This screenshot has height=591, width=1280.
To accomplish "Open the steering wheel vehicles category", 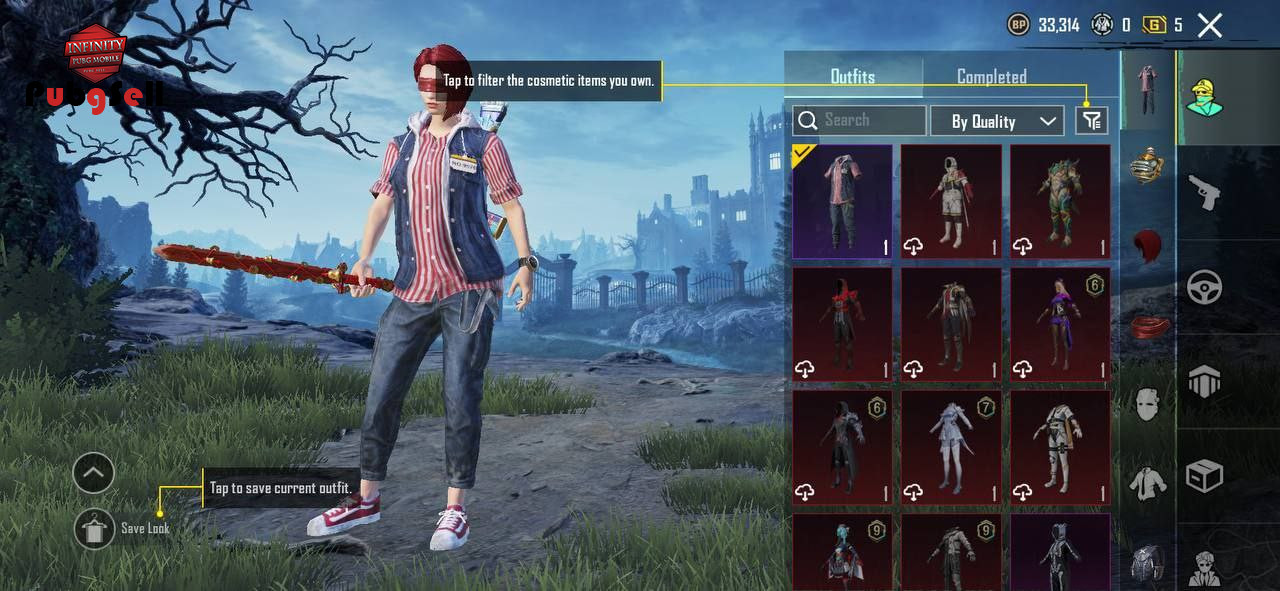I will click(1205, 288).
